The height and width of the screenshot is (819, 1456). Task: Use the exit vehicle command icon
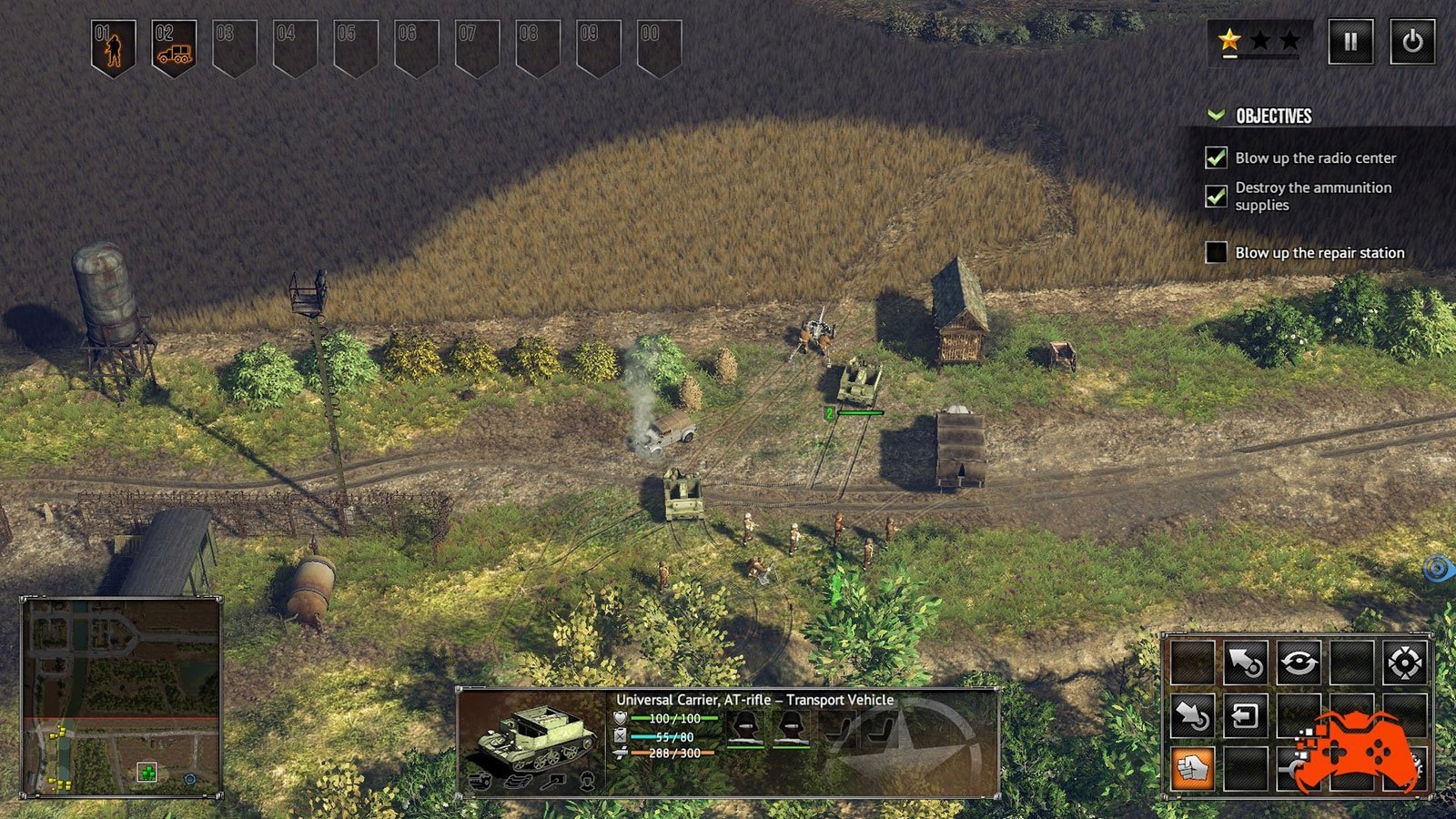[x=1244, y=716]
